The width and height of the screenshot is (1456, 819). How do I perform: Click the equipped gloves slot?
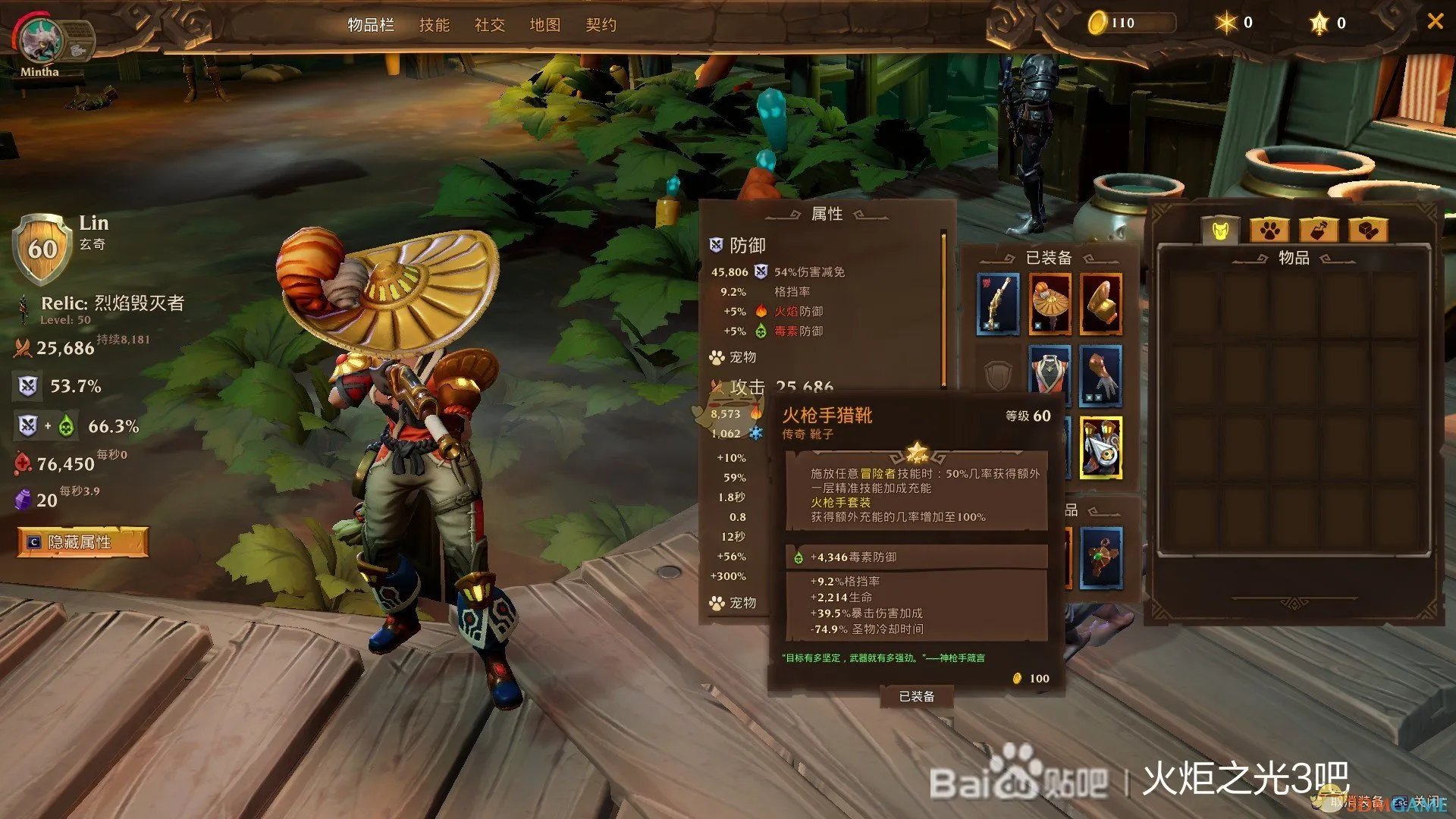click(1100, 372)
